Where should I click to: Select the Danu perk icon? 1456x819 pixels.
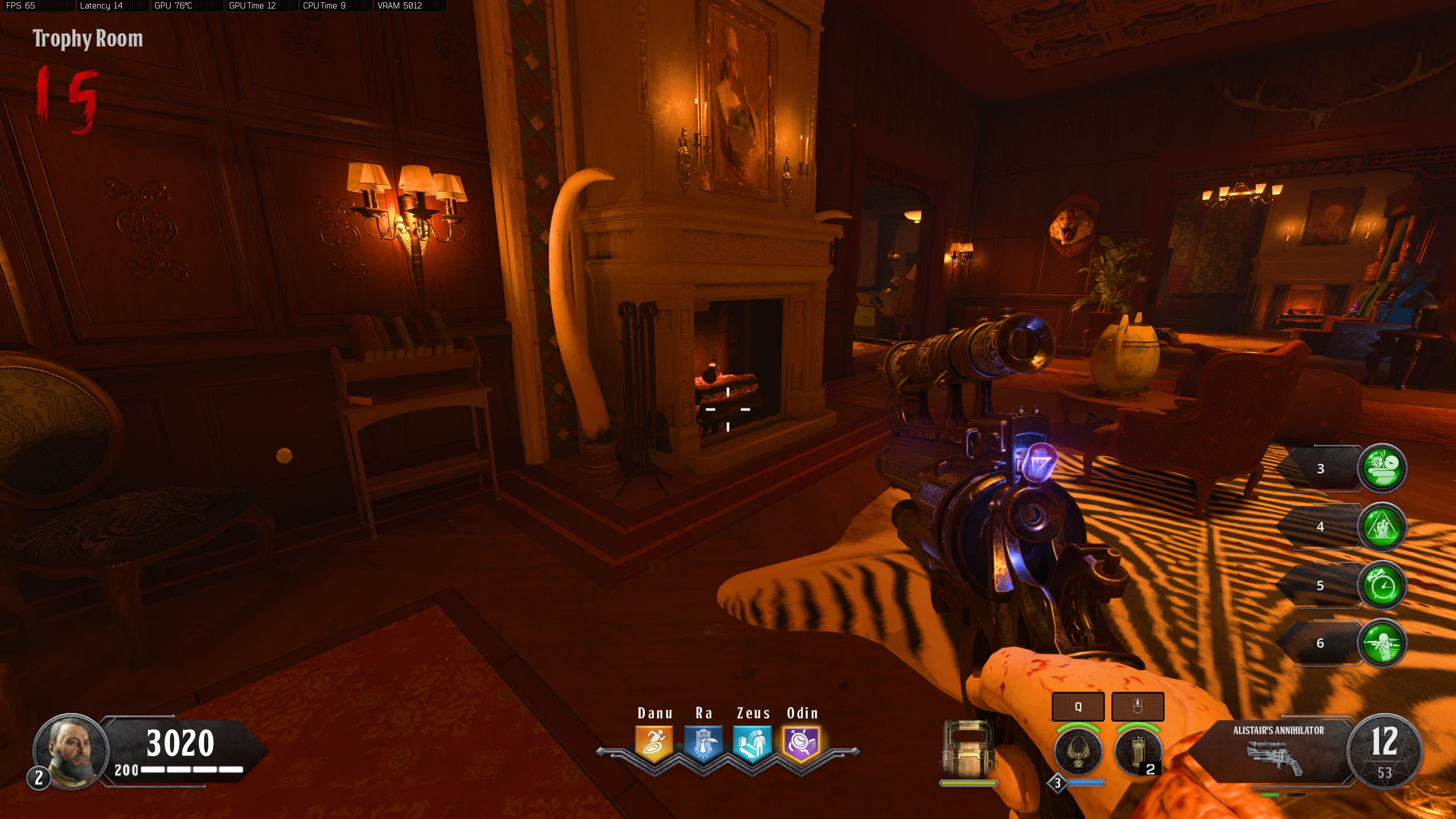(654, 743)
